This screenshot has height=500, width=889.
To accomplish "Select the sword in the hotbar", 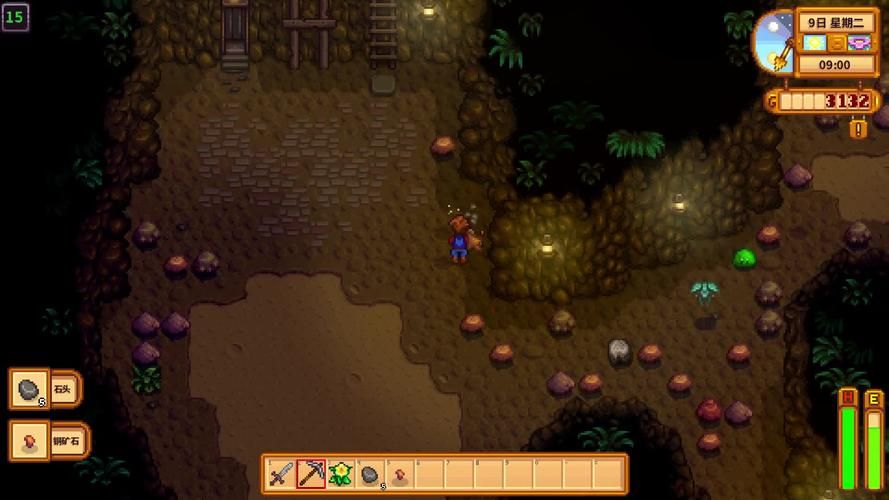I will tap(281, 474).
